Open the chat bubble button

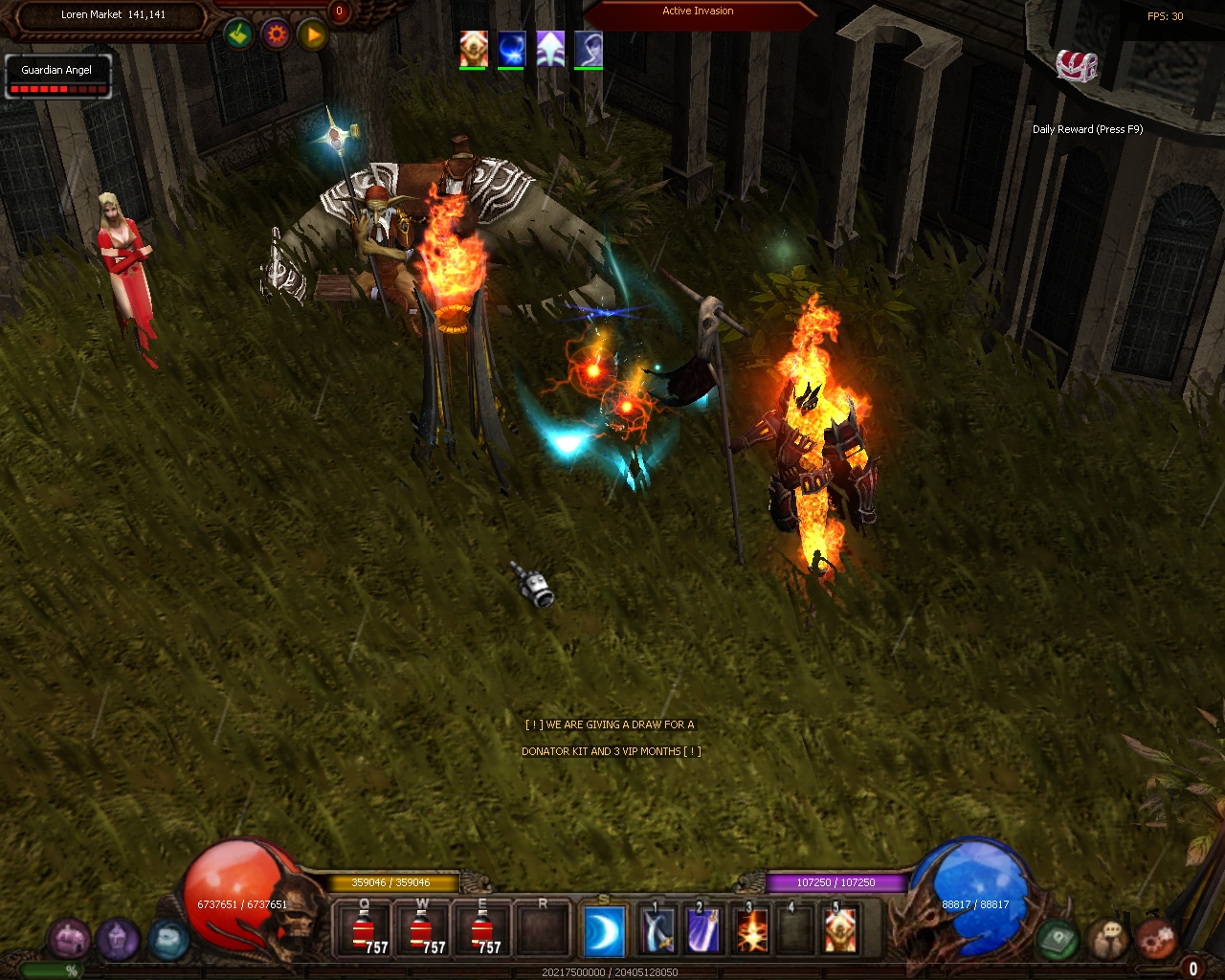click(1108, 939)
